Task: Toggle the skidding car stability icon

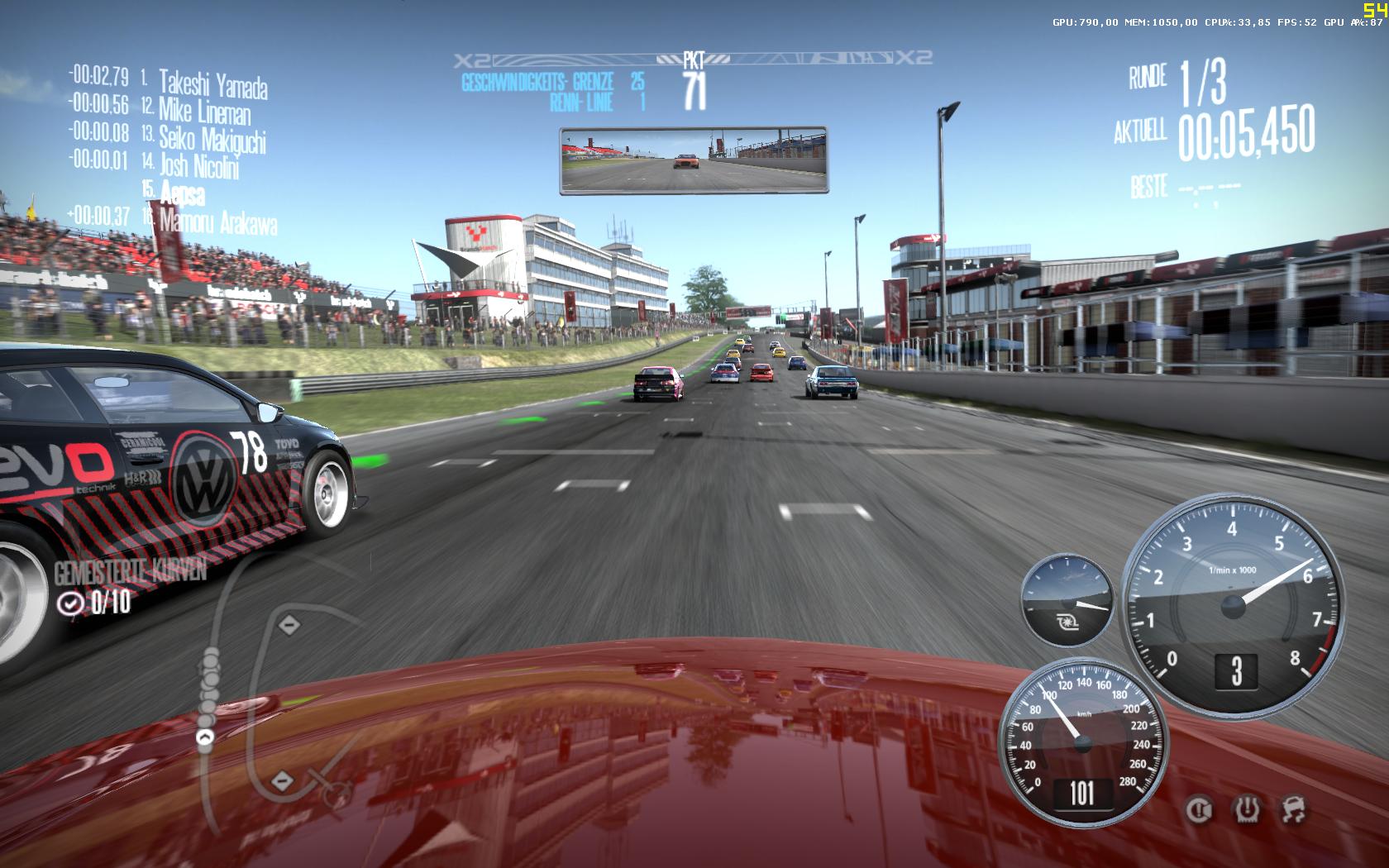Action: (x=1294, y=809)
